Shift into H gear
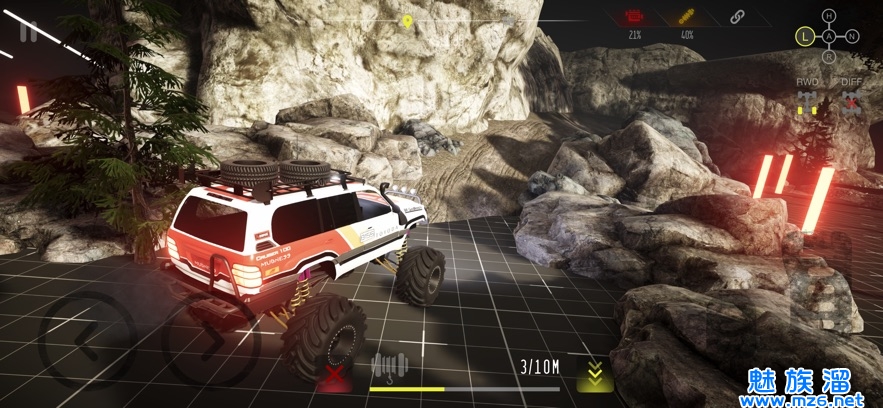The image size is (883, 408). [828, 15]
